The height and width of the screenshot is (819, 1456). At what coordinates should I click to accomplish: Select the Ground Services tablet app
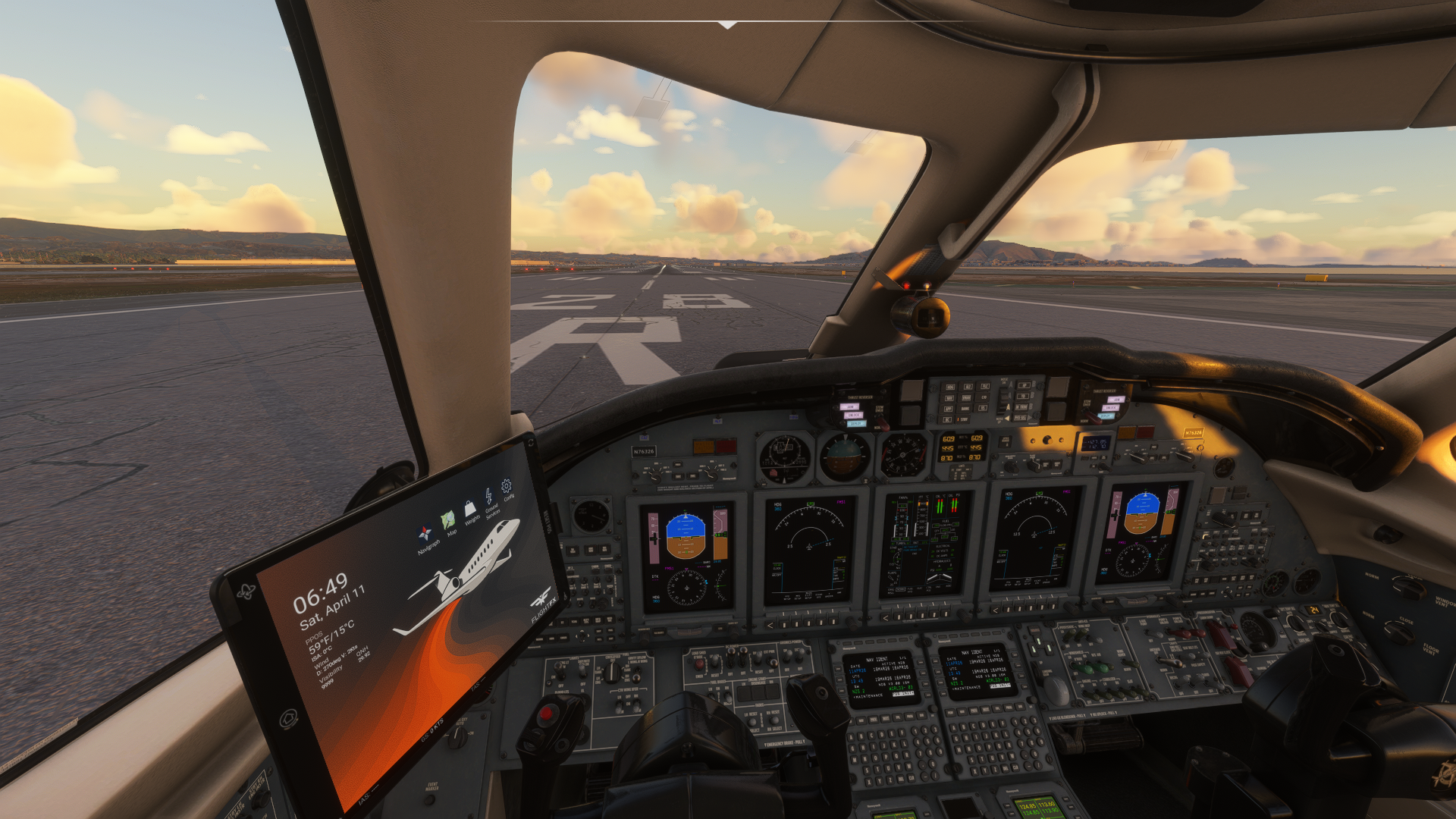click(x=489, y=496)
